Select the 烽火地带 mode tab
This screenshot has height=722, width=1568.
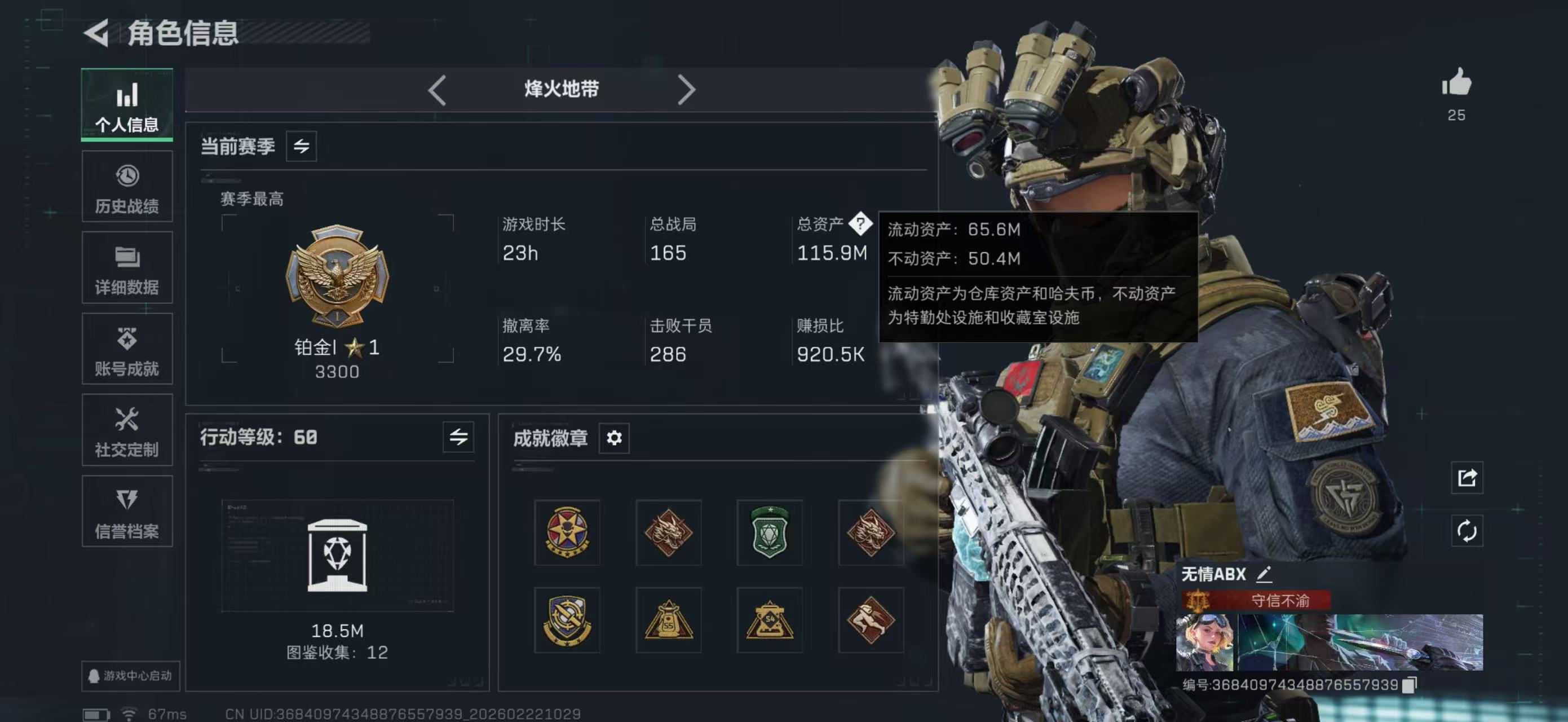[561, 89]
